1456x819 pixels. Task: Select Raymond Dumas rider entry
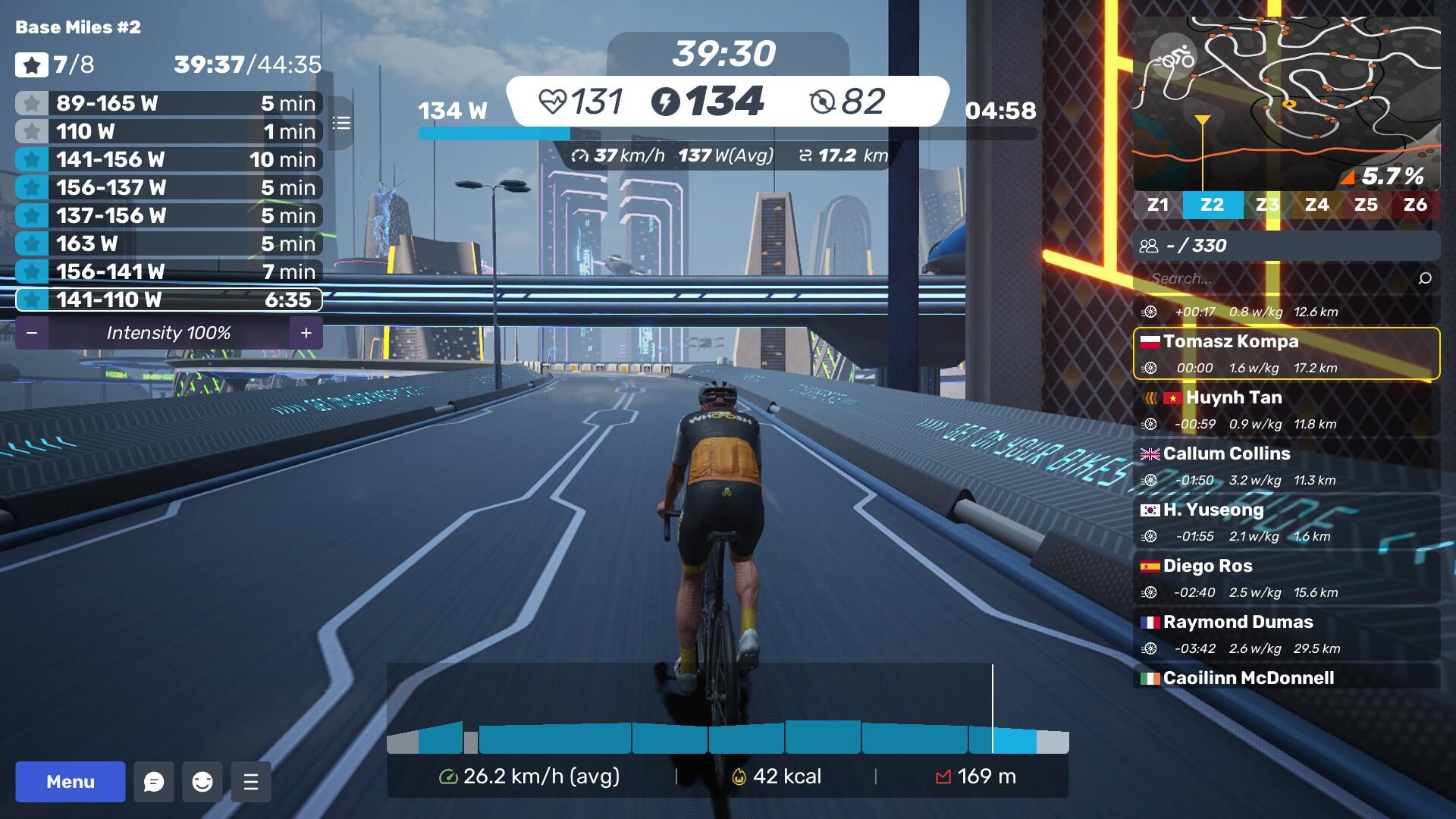[1286, 634]
